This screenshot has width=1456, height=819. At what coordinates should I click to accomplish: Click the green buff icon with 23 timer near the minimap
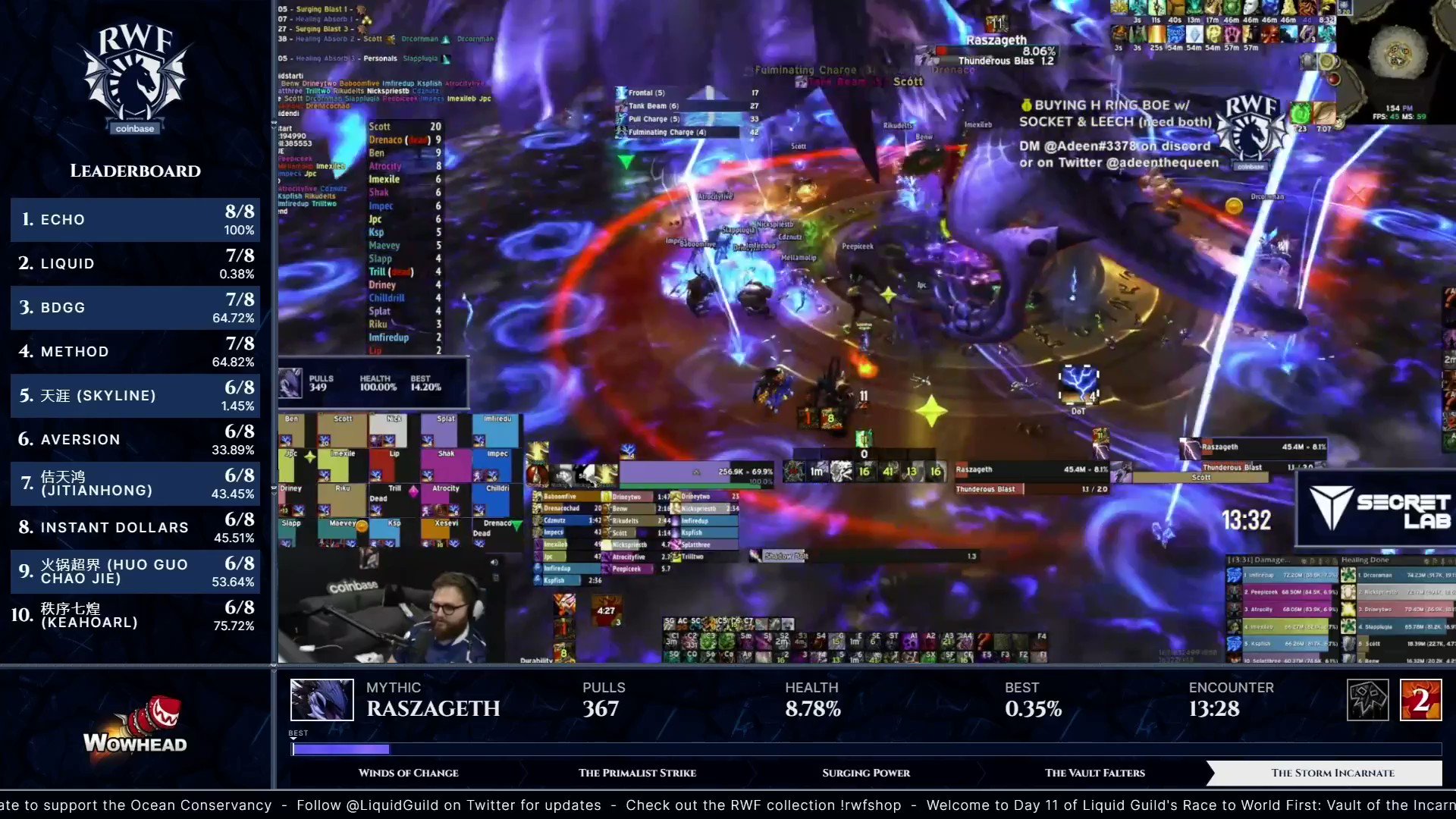click(1301, 114)
